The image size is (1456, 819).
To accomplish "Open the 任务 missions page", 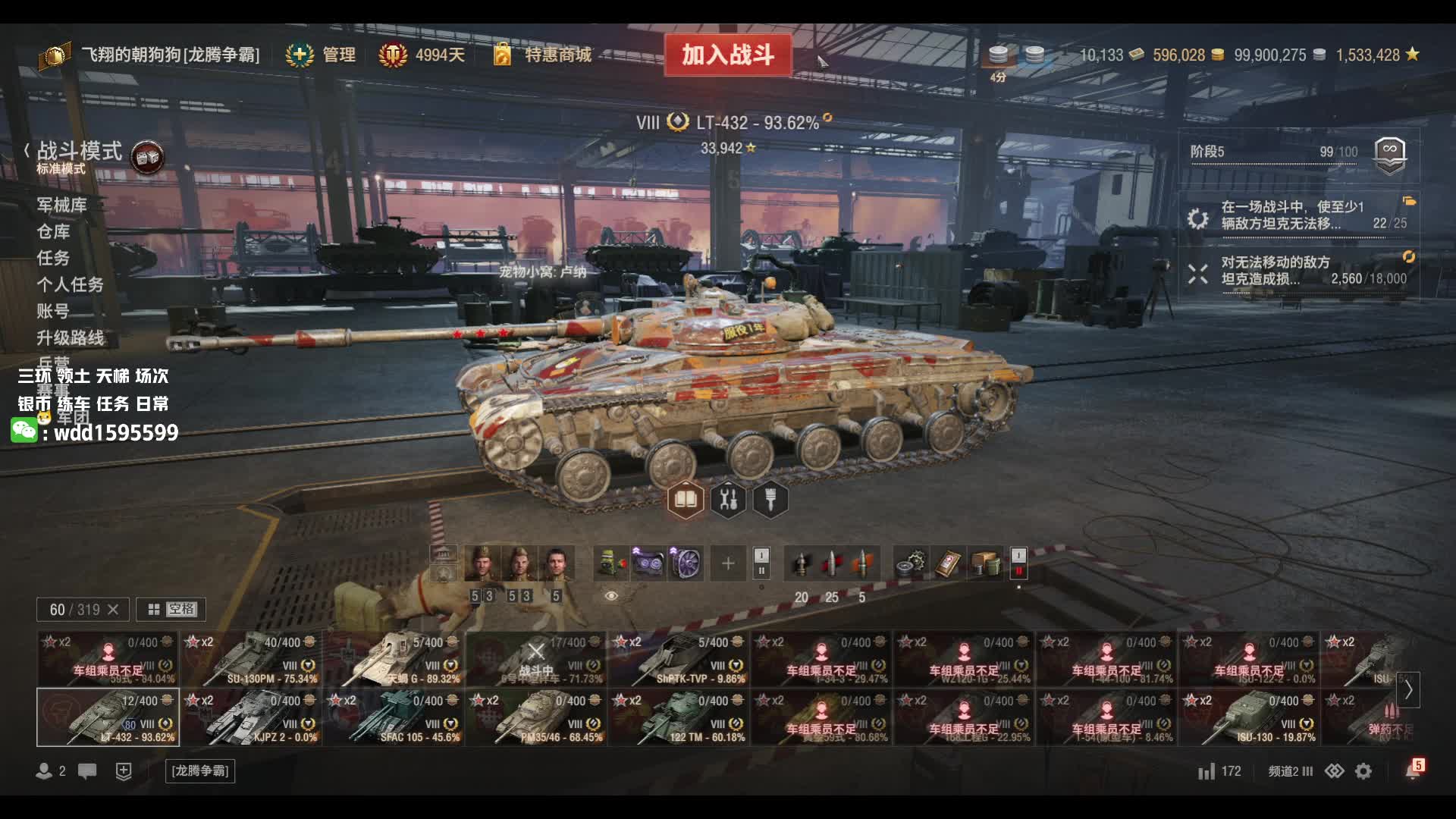I will 53,258.
